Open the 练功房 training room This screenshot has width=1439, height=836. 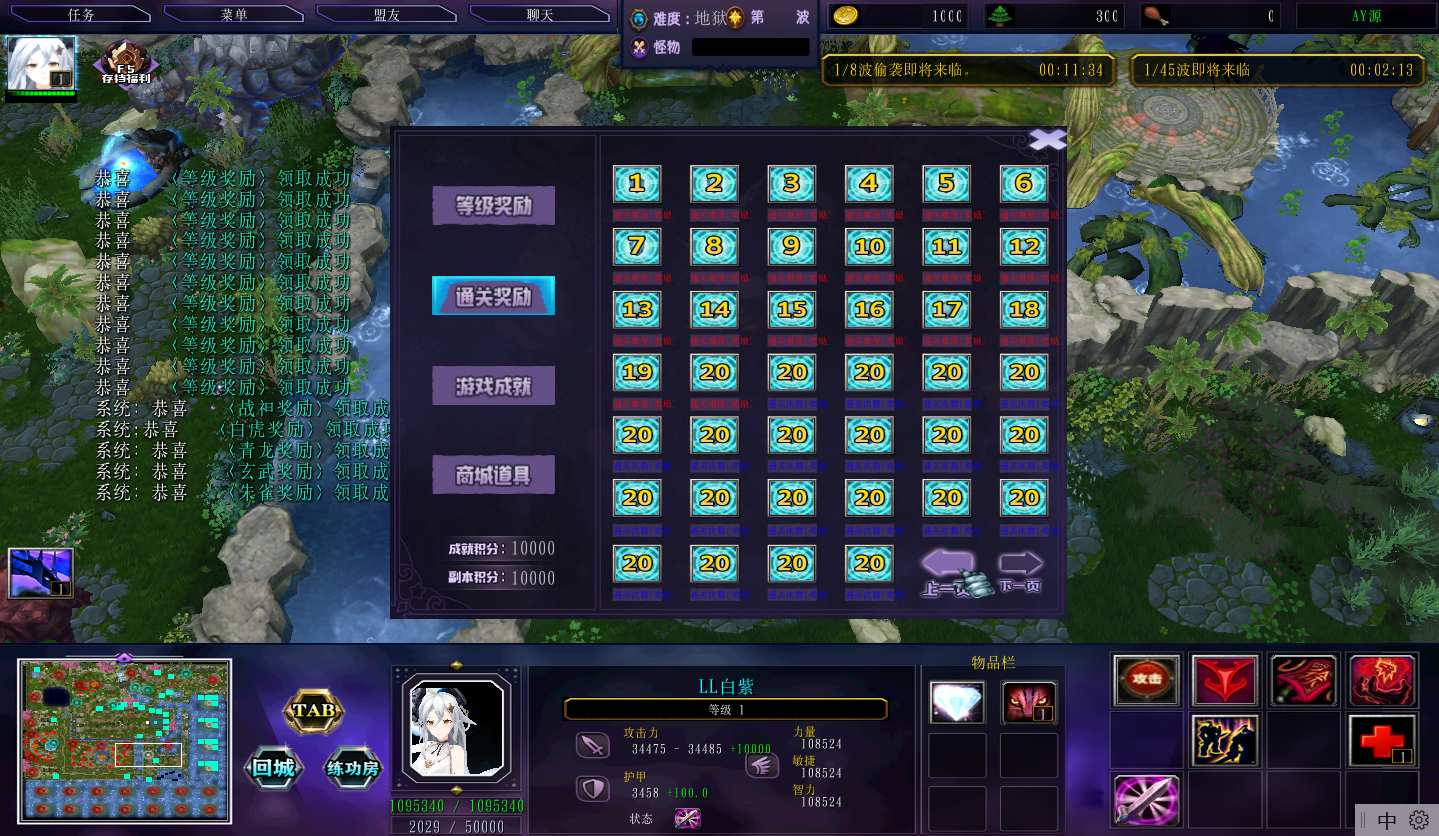[353, 769]
